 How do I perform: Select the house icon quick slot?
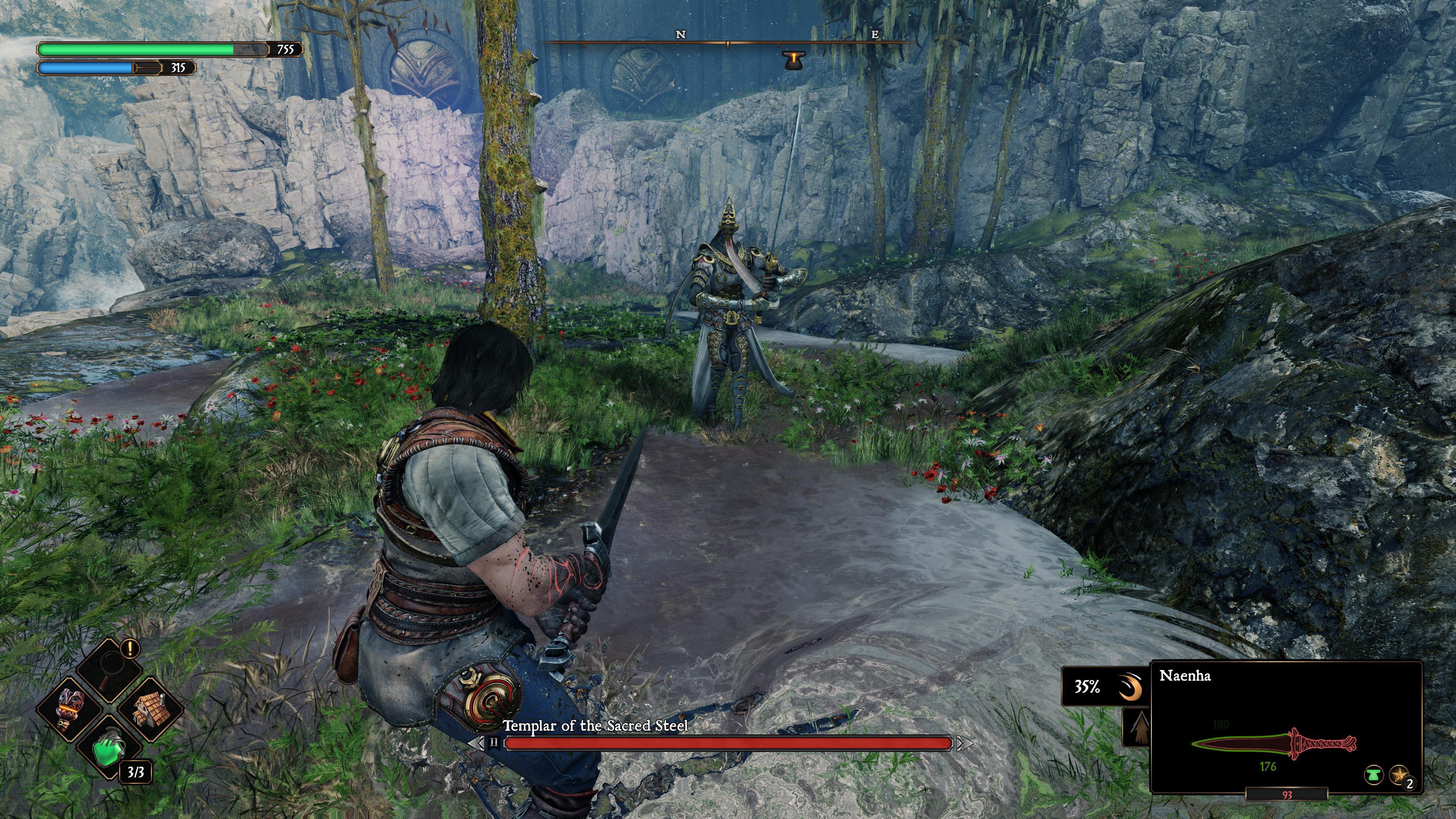pyautogui.click(x=149, y=709)
